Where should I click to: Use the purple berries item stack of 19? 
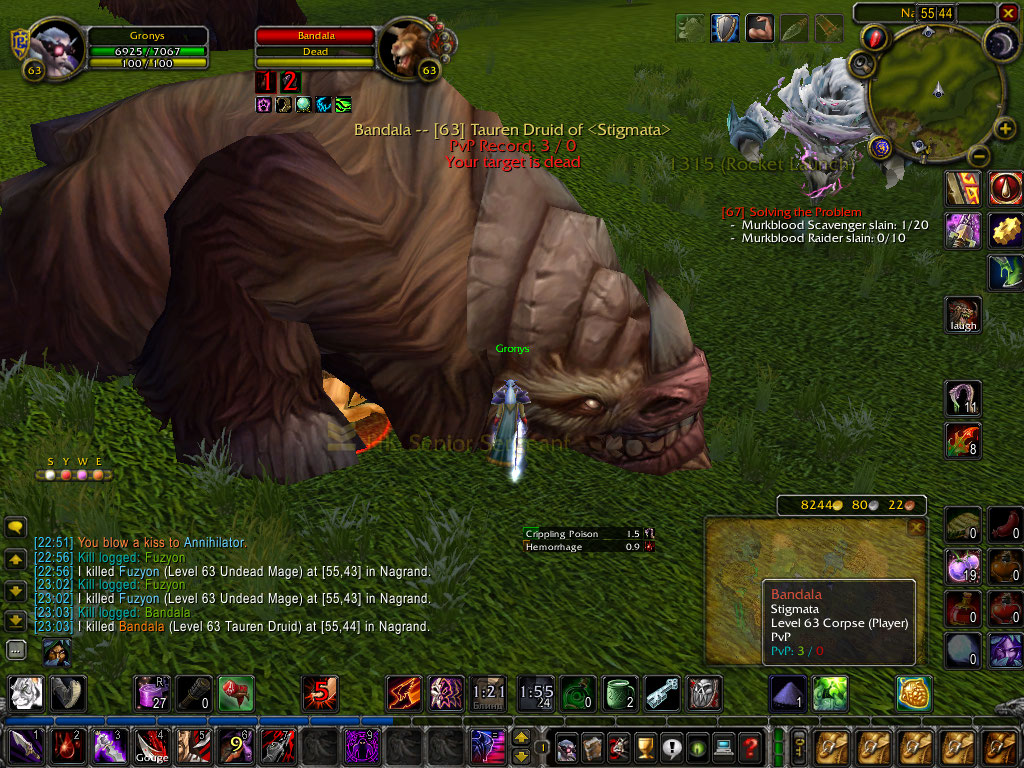[x=963, y=567]
